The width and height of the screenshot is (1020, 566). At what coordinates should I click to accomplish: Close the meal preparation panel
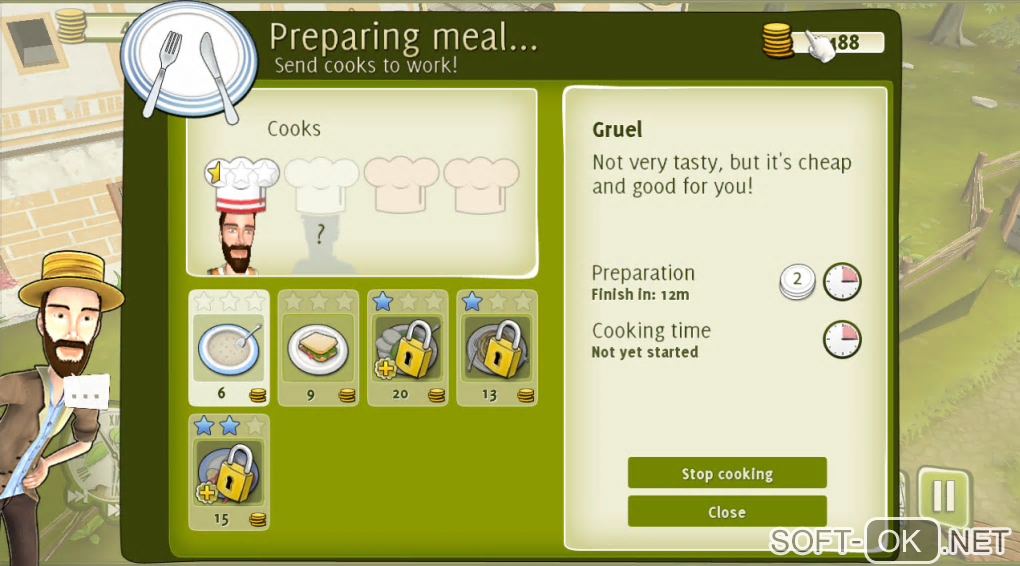[727, 512]
